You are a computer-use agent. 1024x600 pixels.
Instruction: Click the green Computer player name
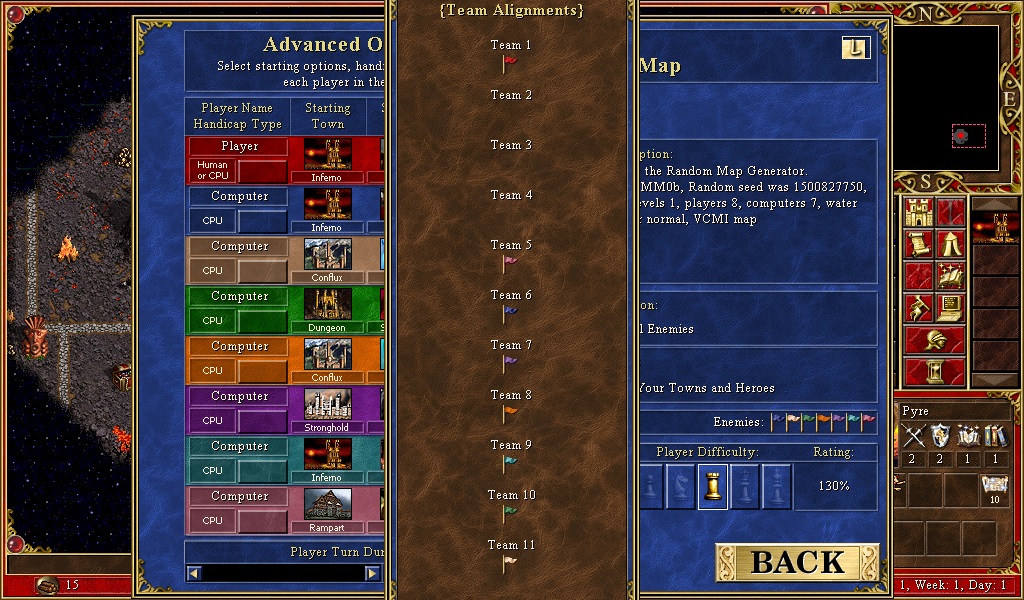pos(240,296)
